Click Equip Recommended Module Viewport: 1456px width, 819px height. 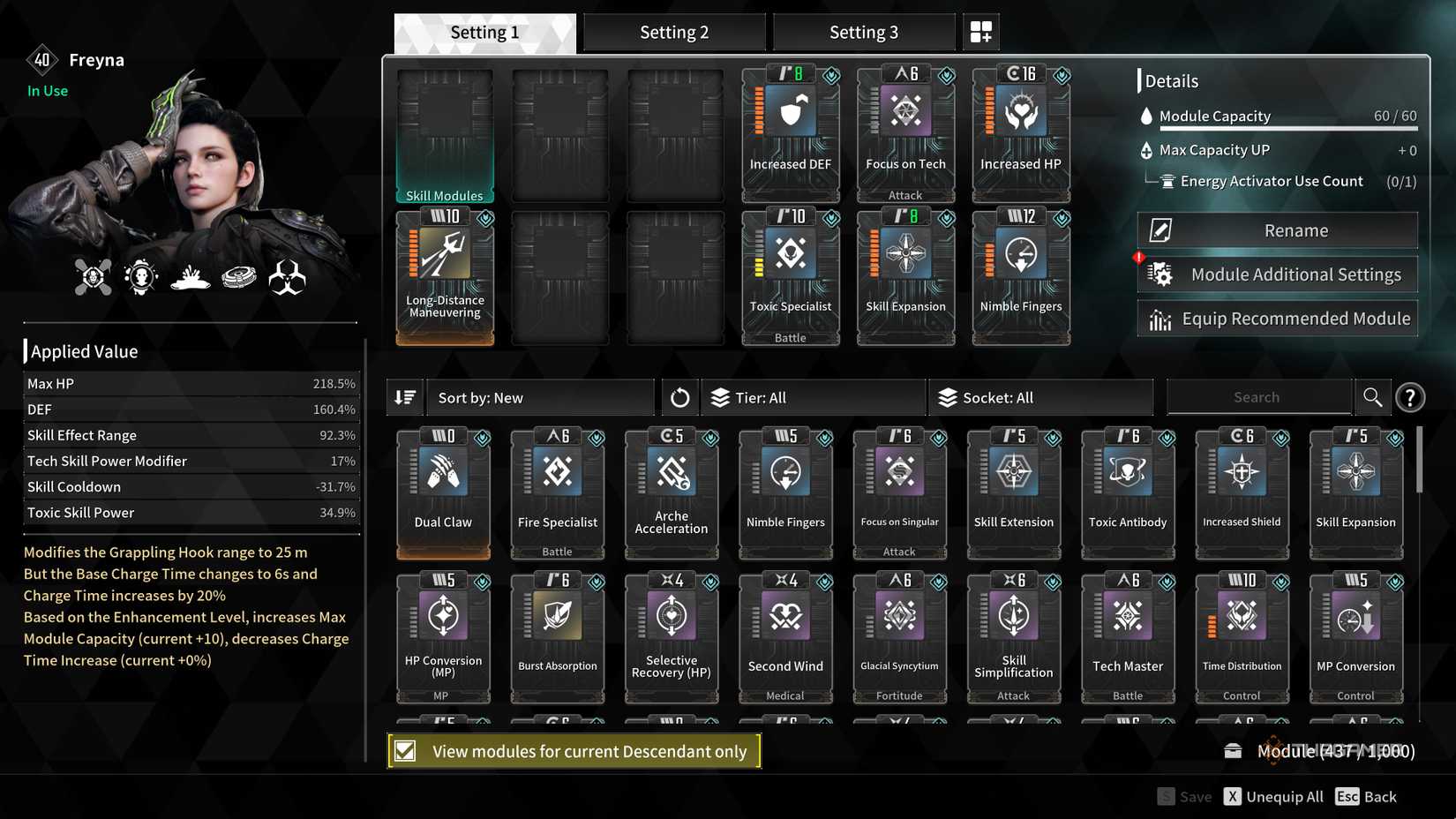tap(1277, 318)
